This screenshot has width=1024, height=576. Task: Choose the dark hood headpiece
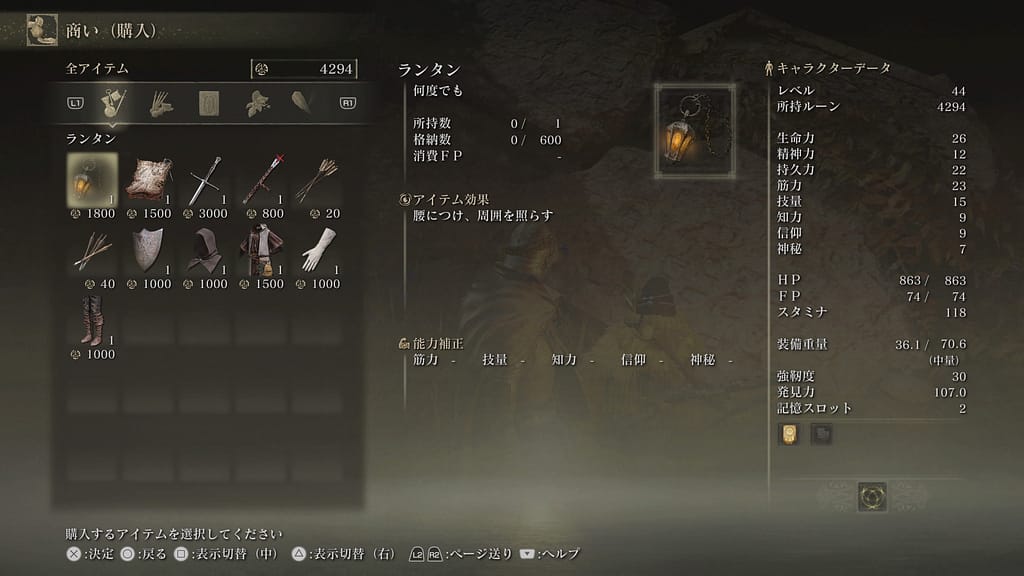pos(206,249)
